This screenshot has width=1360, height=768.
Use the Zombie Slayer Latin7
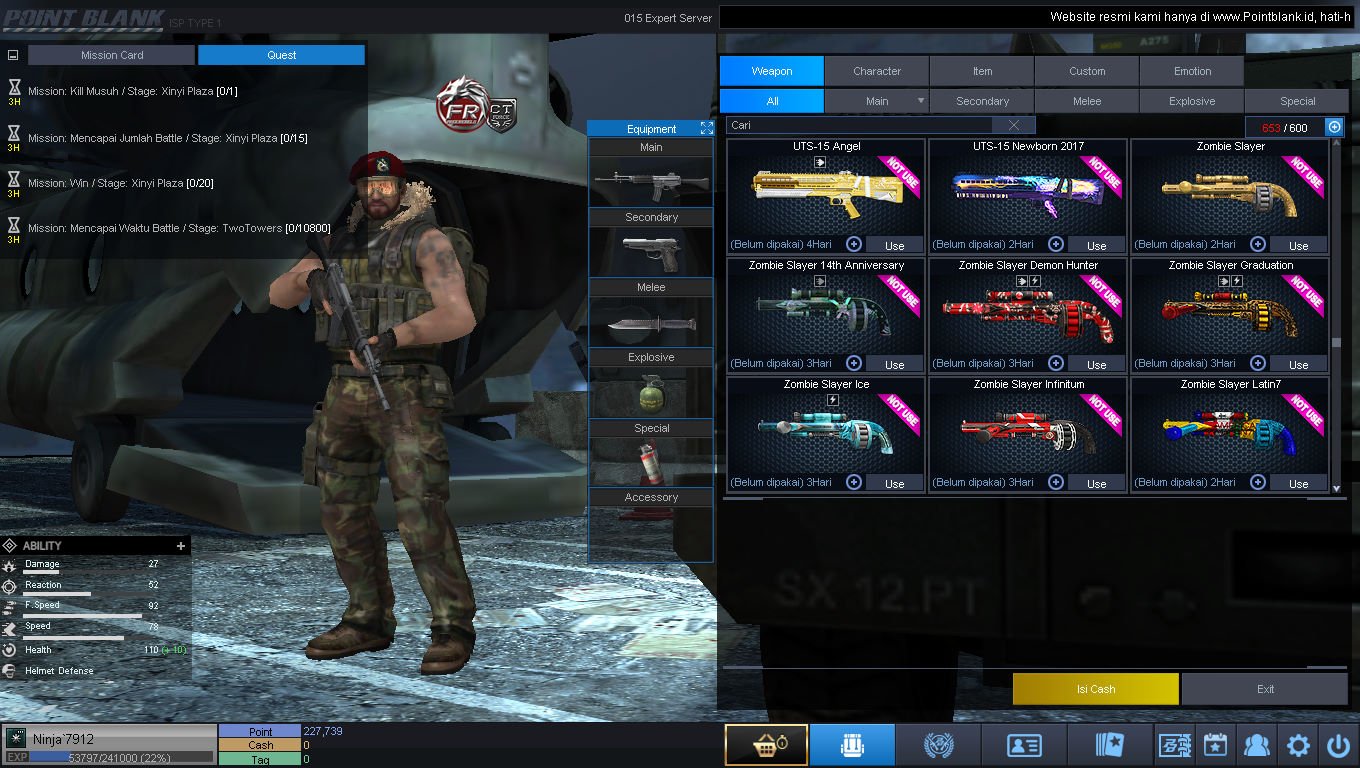(x=1298, y=483)
